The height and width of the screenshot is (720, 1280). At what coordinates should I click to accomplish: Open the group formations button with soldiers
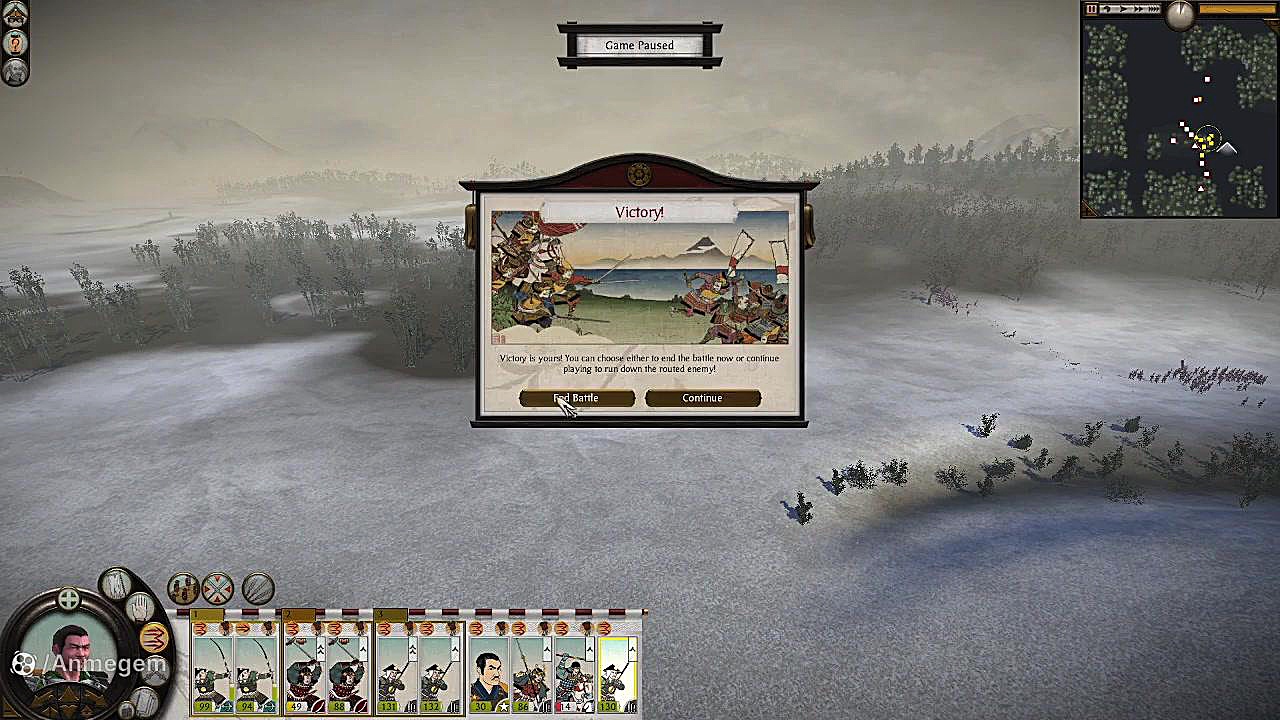(x=183, y=588)
